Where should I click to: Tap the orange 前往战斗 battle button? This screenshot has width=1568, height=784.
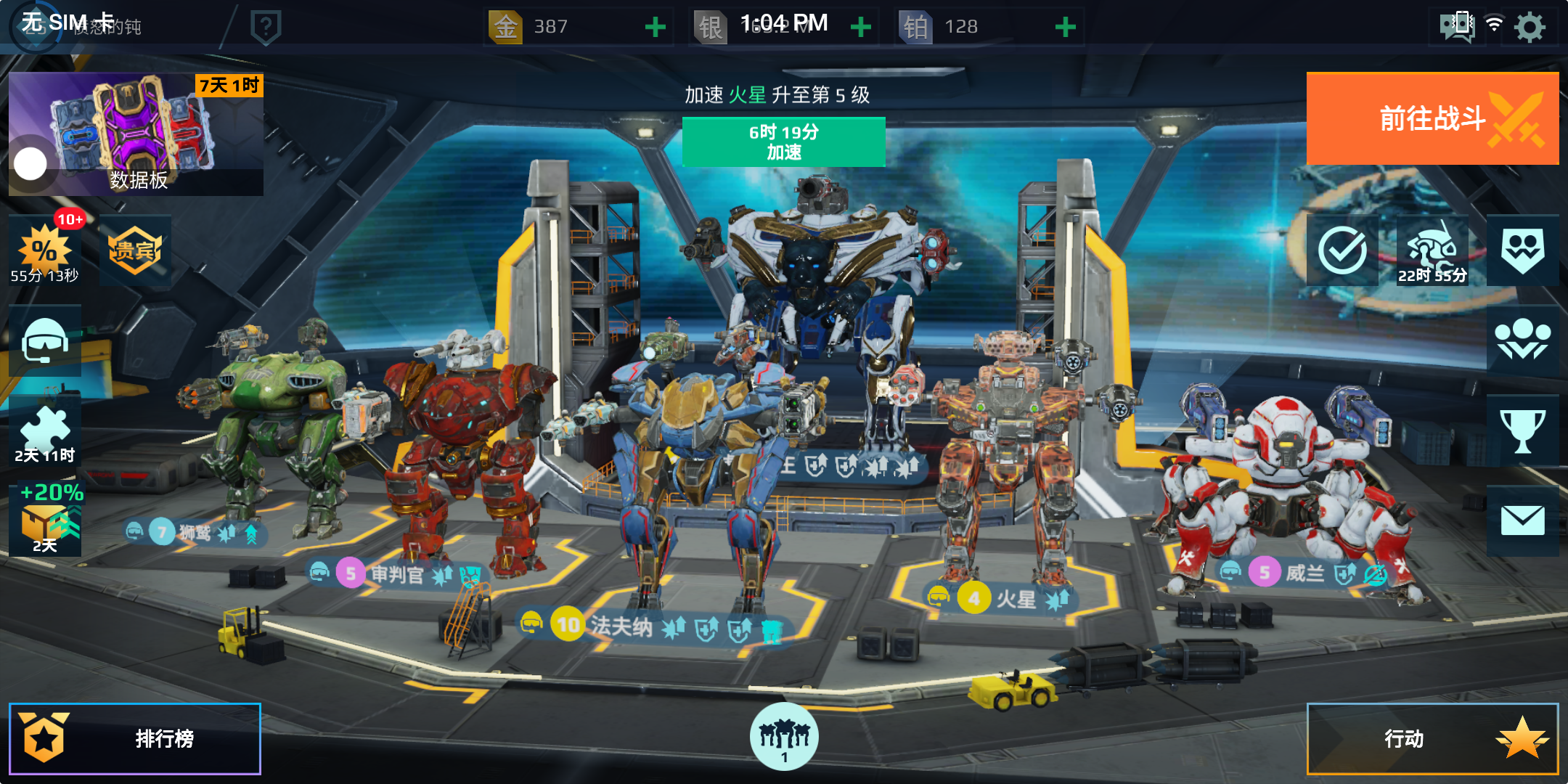pyautogui.click(x=1432, y=119)
